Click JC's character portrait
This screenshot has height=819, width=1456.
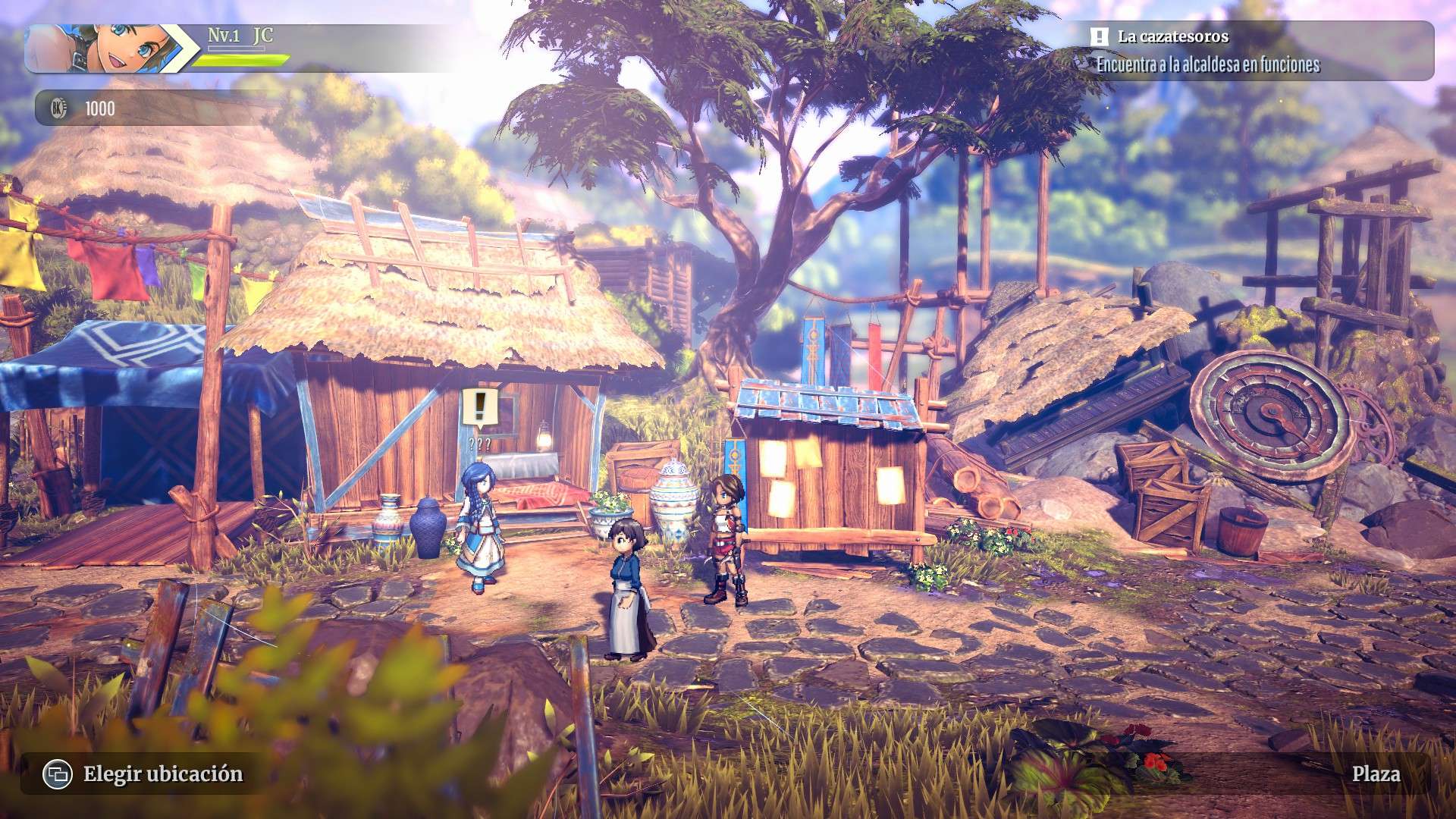pyautogui.click(x=106, y=49)
